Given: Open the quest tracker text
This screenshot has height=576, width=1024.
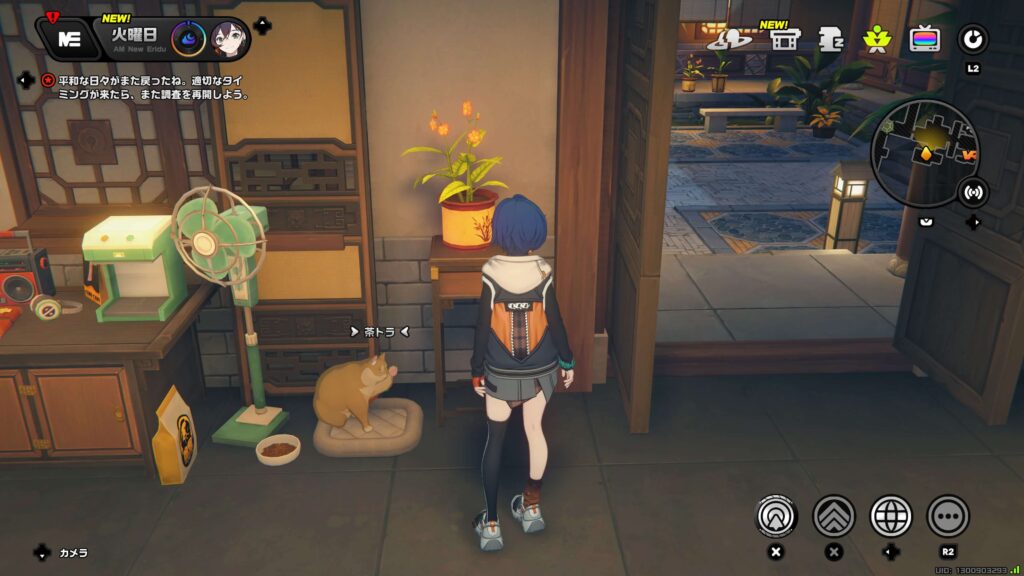Looking at the screenshot, I should coord(147,87).
